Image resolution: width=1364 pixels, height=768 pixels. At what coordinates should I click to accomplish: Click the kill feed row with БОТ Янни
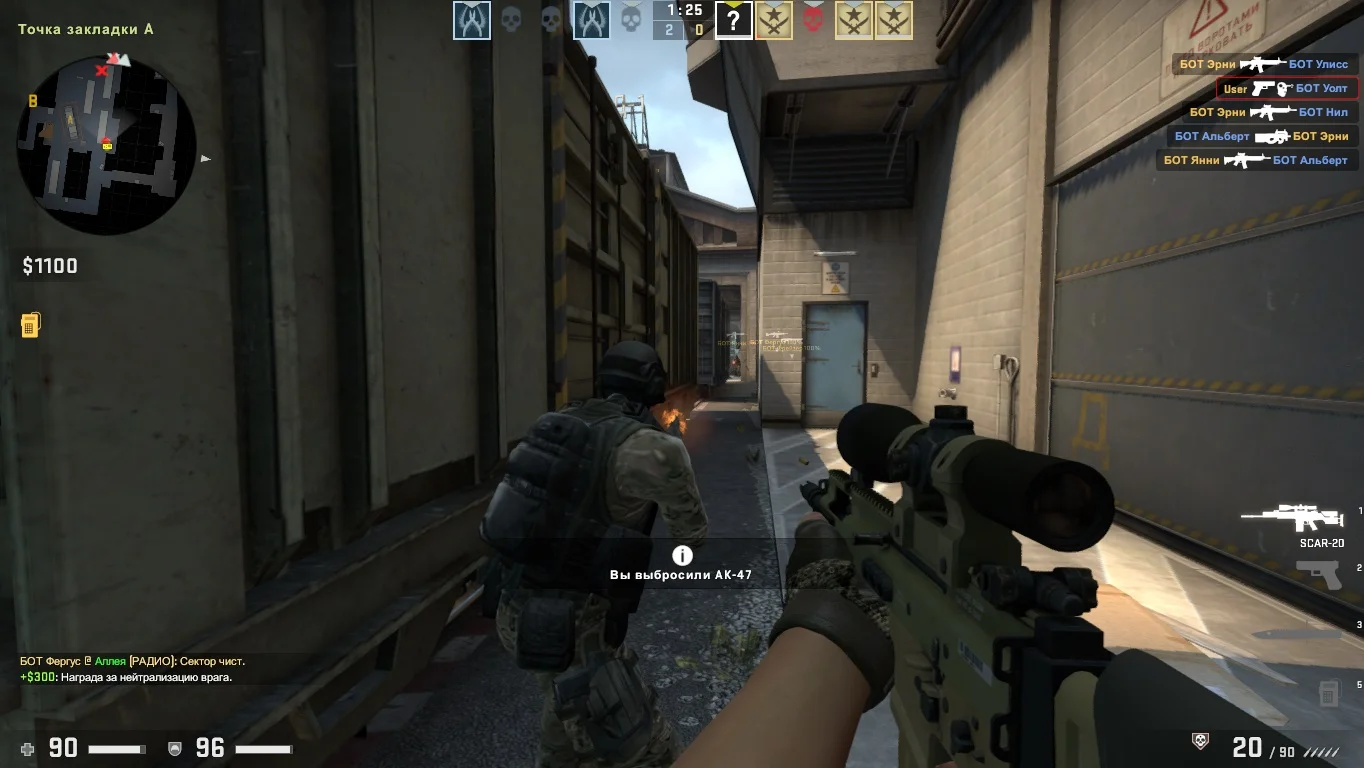pos(1255,160)
